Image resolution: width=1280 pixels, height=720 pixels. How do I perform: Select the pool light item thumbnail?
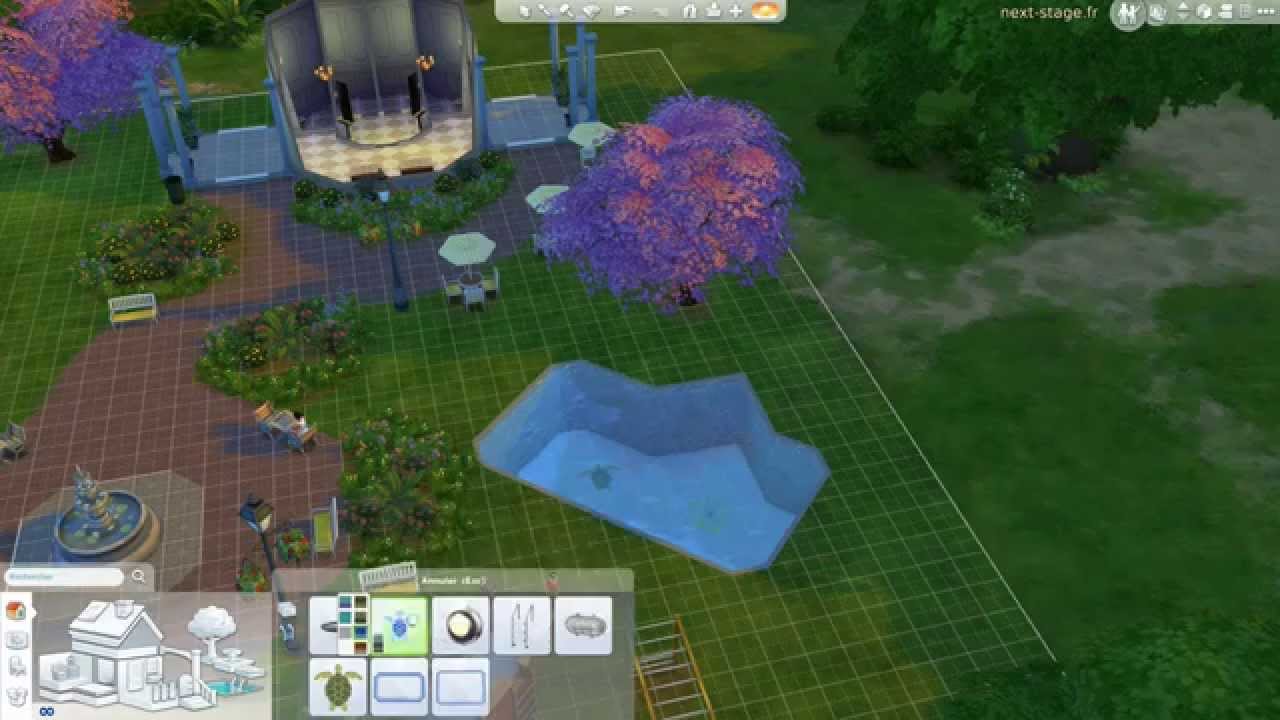tap(460, 626)
